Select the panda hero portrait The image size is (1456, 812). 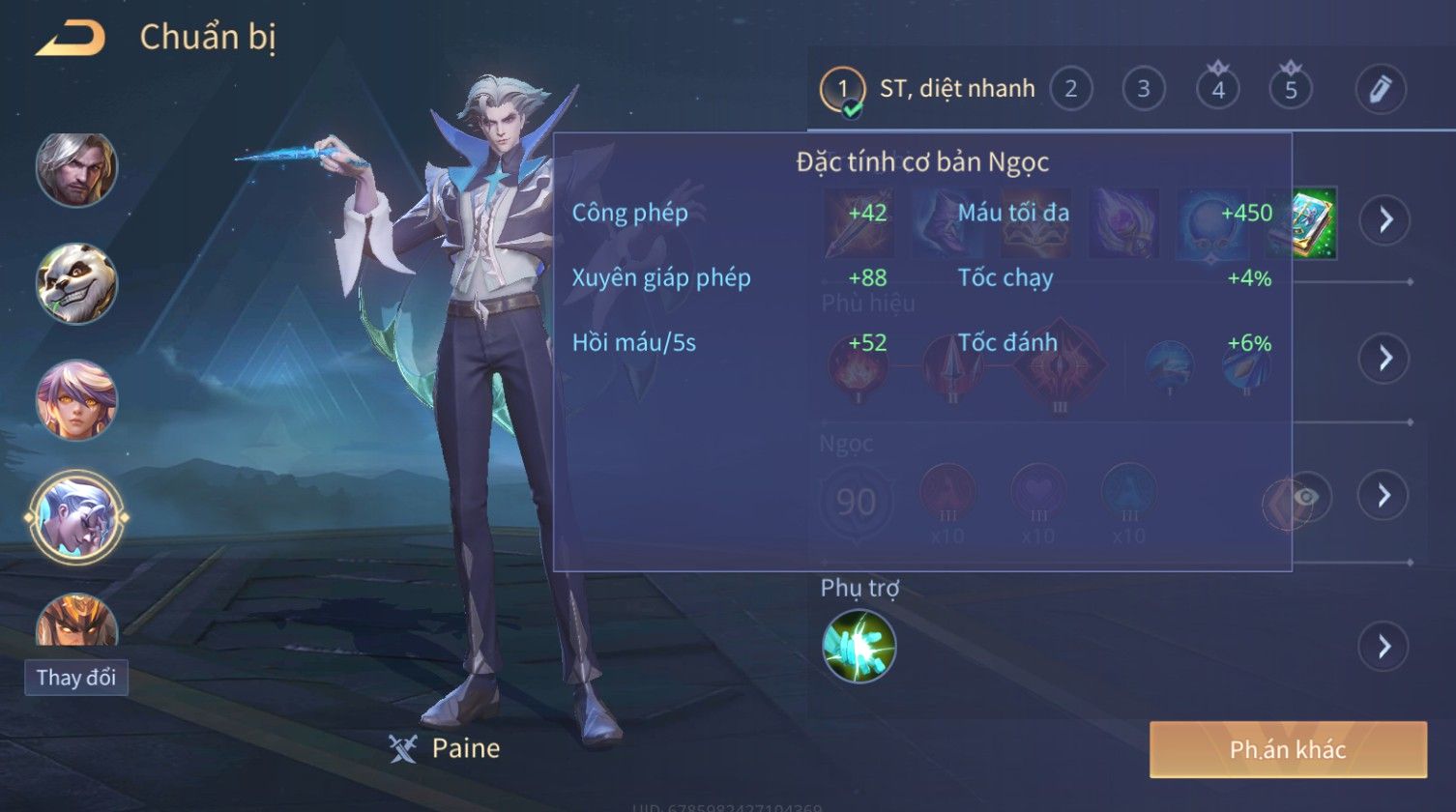pos(76,283)
